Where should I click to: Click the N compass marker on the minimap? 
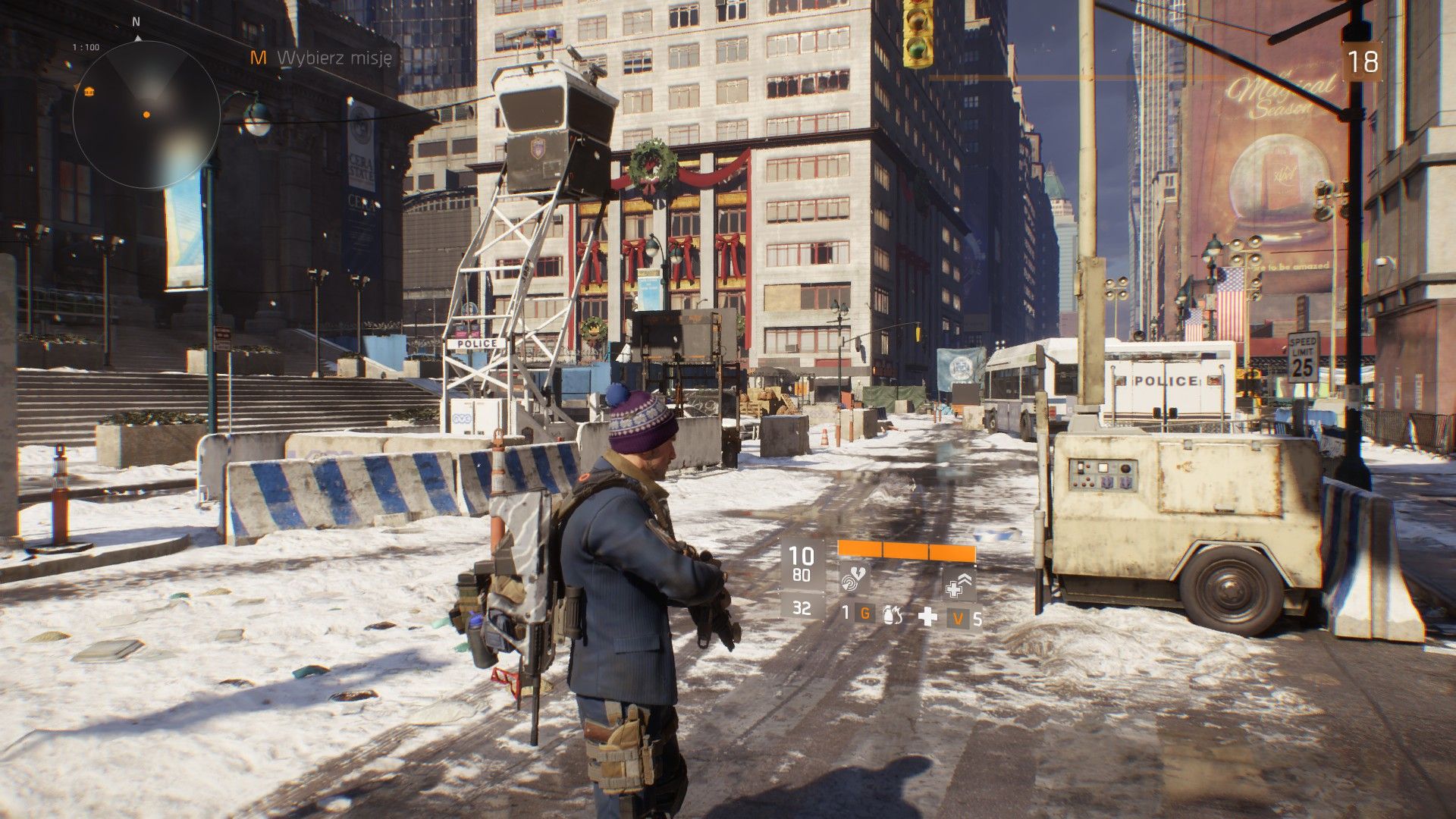[135, 23]
